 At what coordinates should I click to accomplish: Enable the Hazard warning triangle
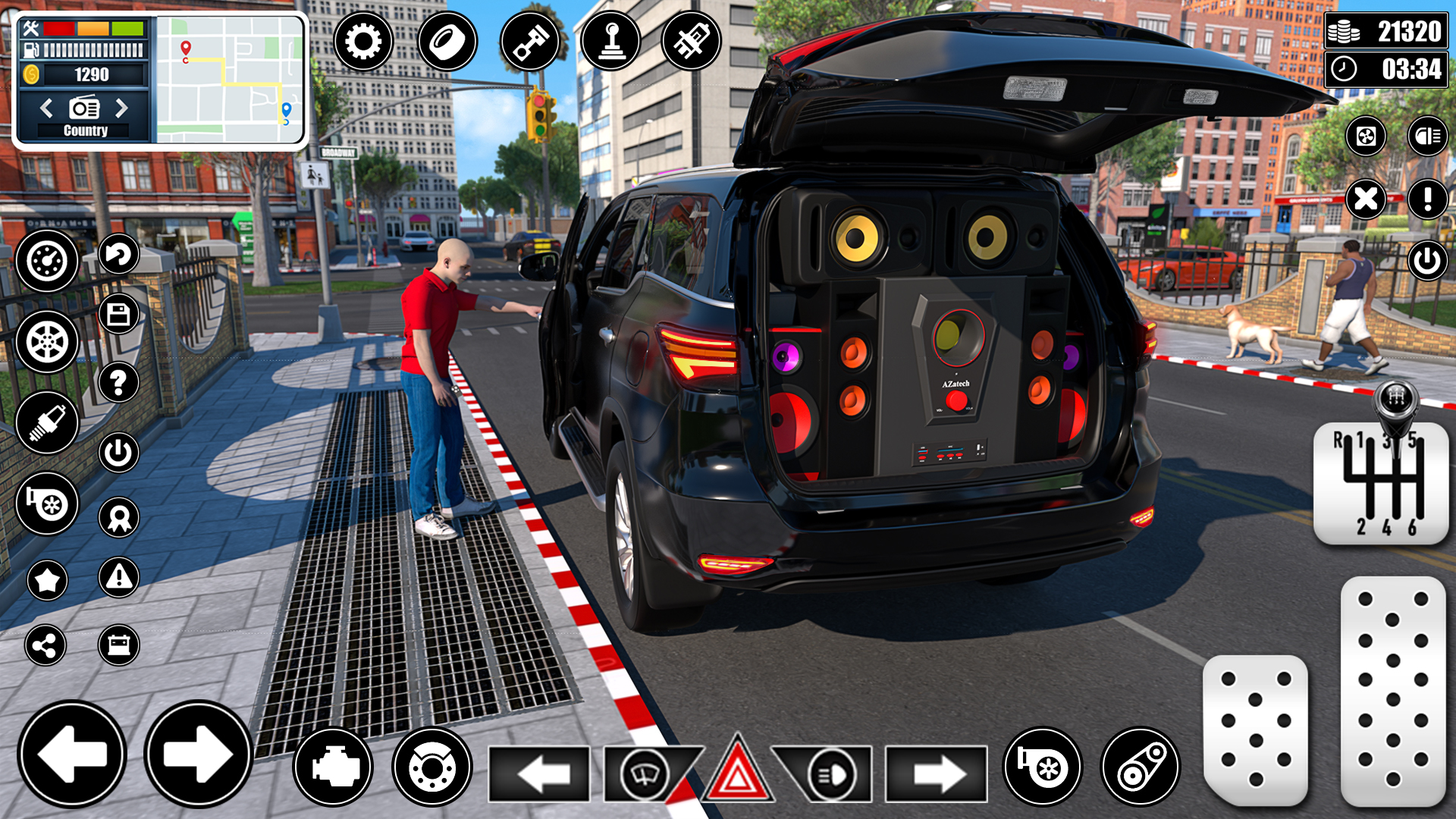[x=736, y=775]
